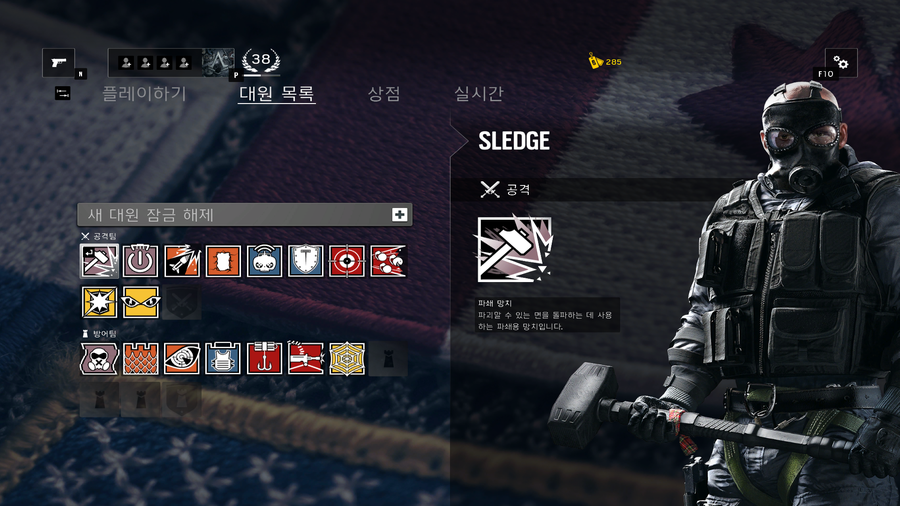The width and height of the screenshot is (900, 506).
Task: Switch to the 대원 목록 operators tab
Action: click(277, 94)
